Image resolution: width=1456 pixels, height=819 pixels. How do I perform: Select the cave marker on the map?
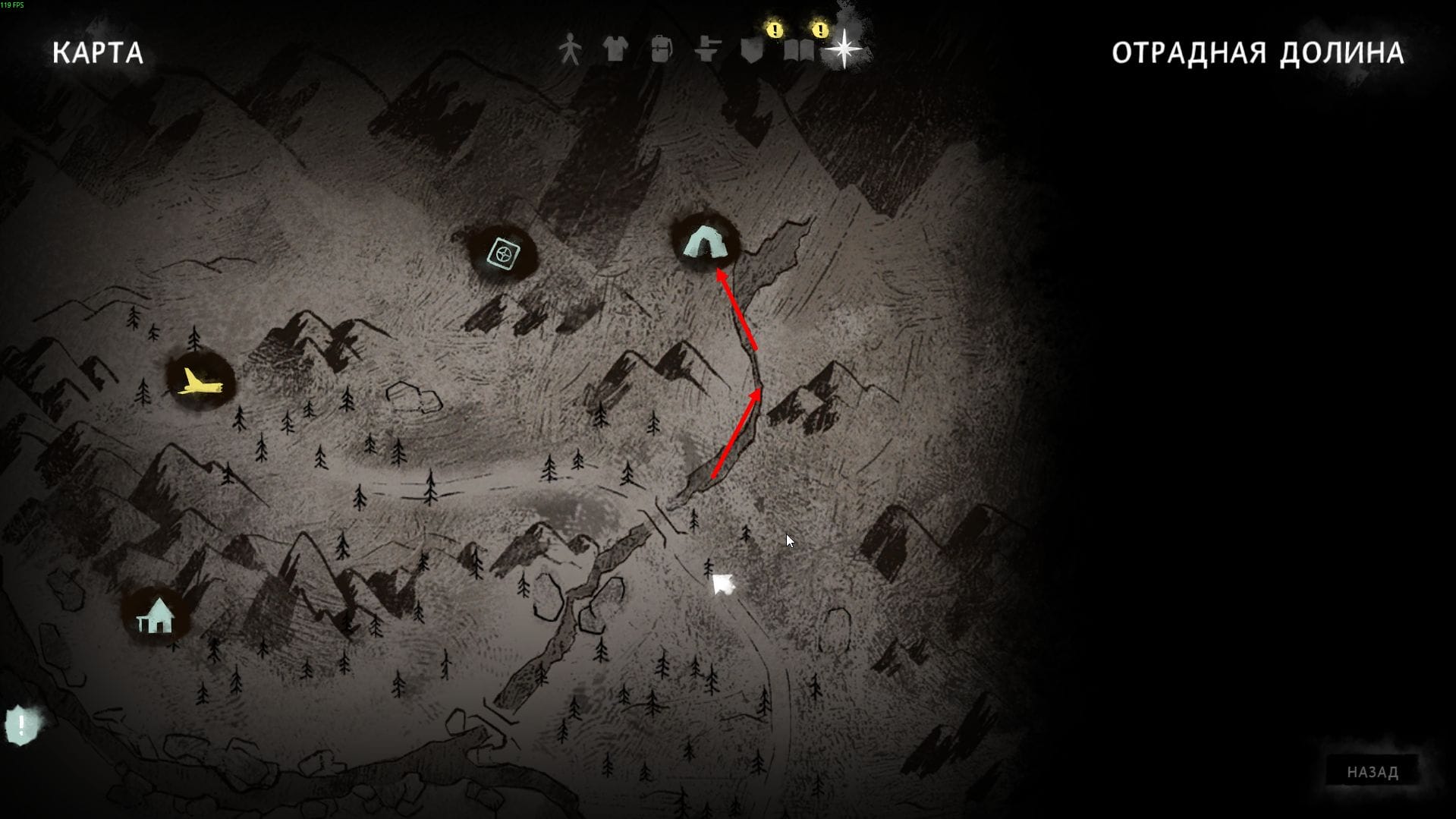pyautogui.click(x=705, y=243)
